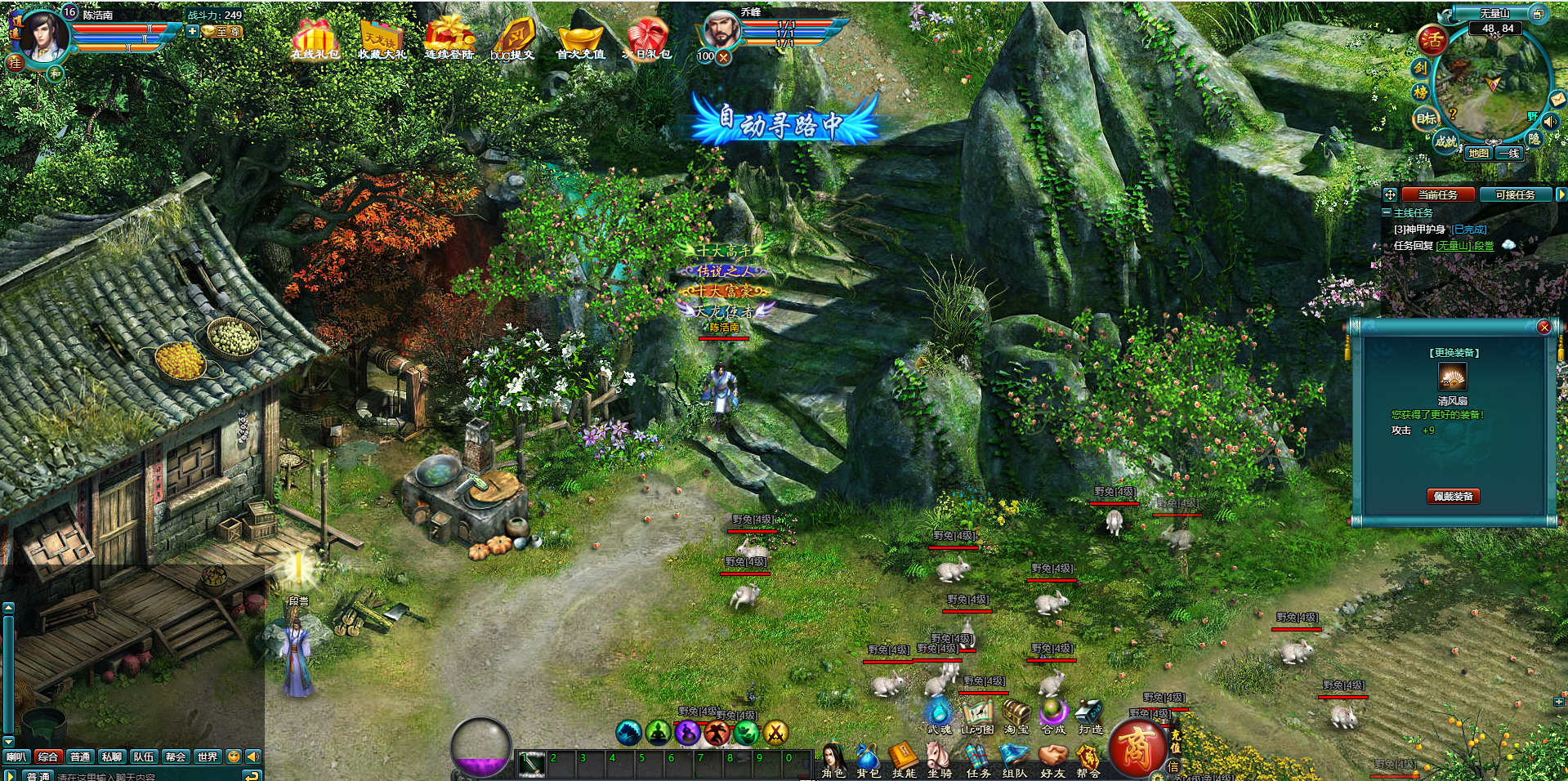Screen dimensions: 1568x781
Task: Toggle the sound speaker icon
Action: [1550, 122]
